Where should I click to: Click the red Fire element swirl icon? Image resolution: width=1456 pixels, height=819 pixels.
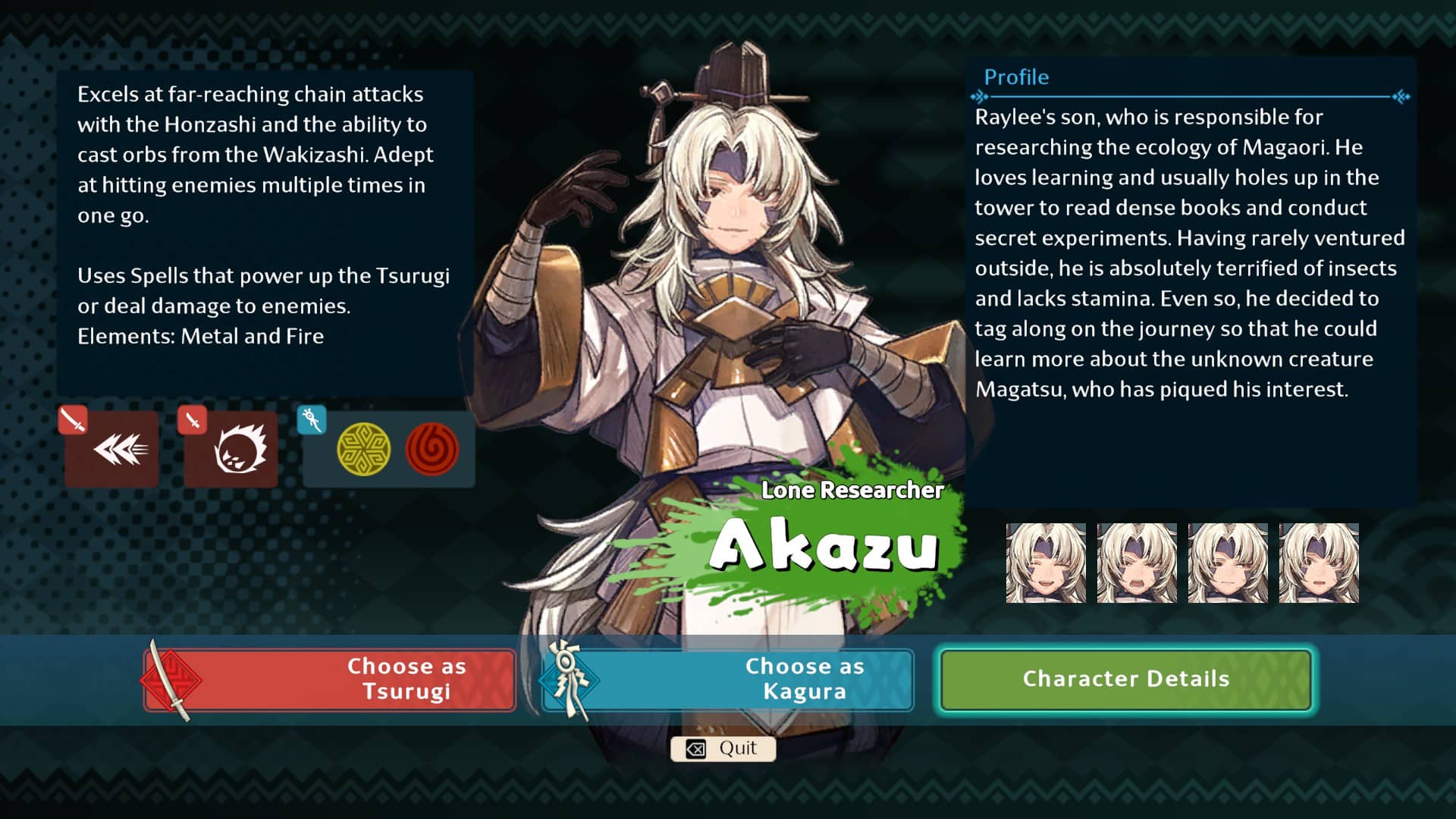point(432,449)
